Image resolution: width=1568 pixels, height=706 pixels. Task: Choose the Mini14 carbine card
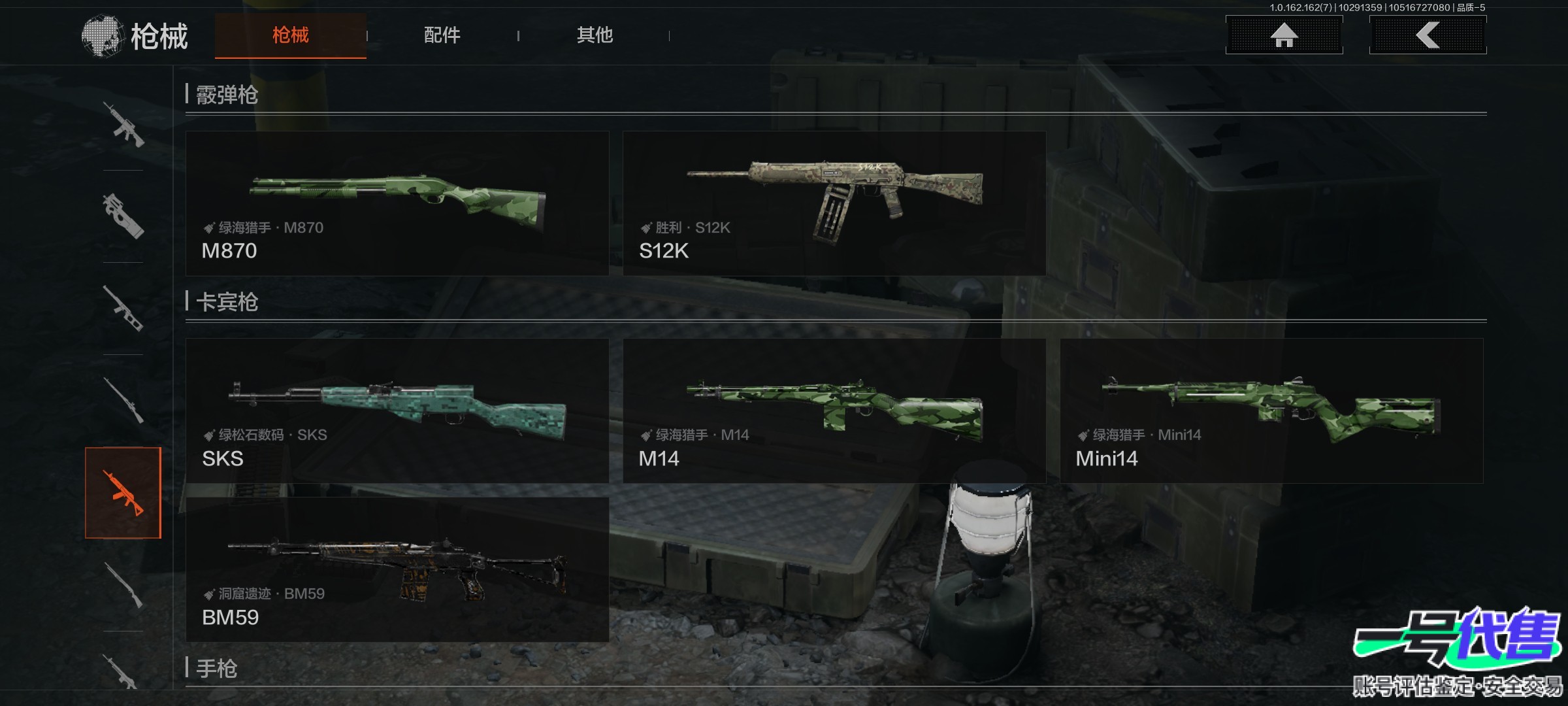(x=1271, y=411)
